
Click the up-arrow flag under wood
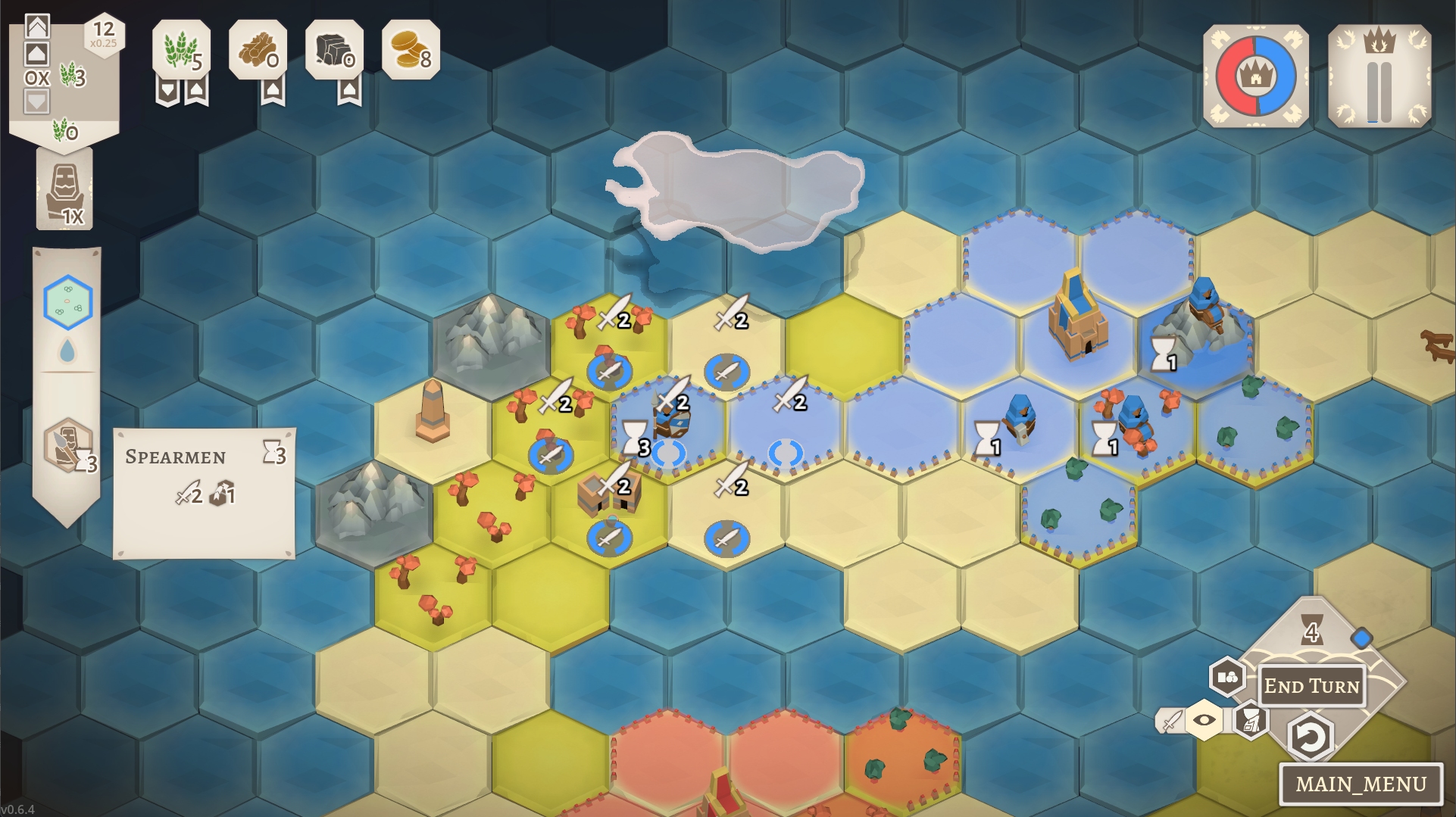[x=273, y=92]
